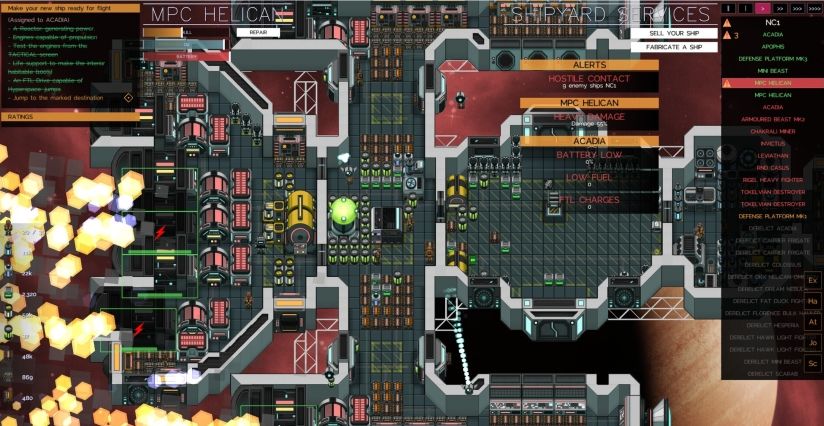This screenshot has height=426, width=824.
Task: Expand the Ratings panel header
Action: [x=70, y=117]
